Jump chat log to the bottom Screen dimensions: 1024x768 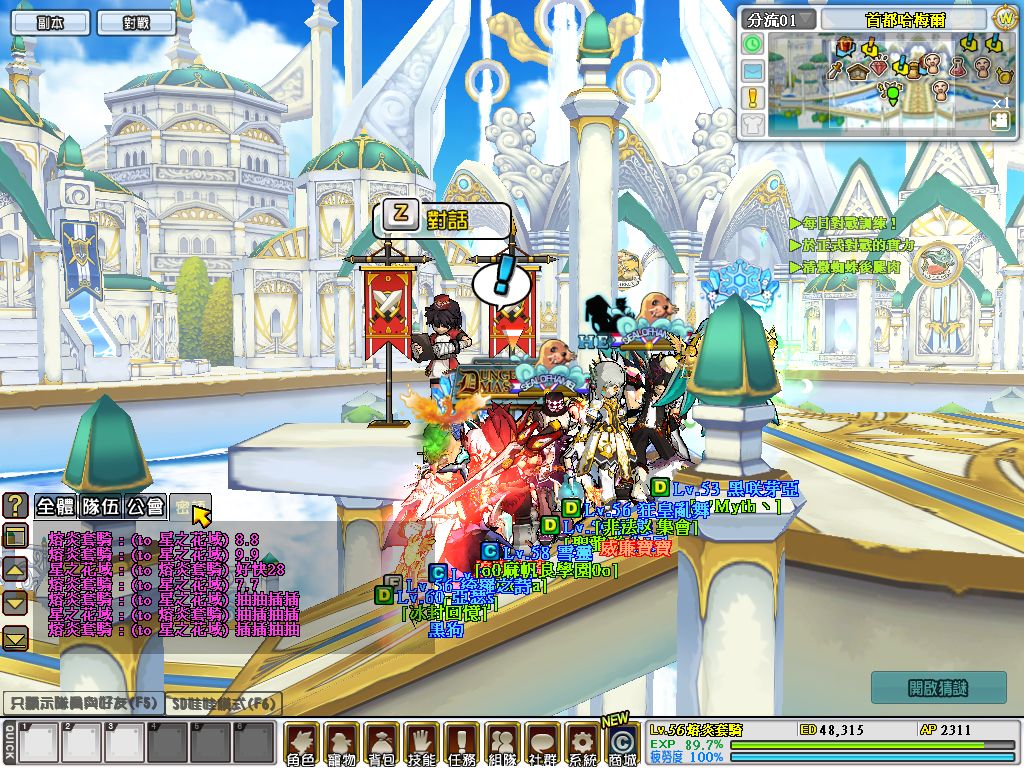point(15,638)
